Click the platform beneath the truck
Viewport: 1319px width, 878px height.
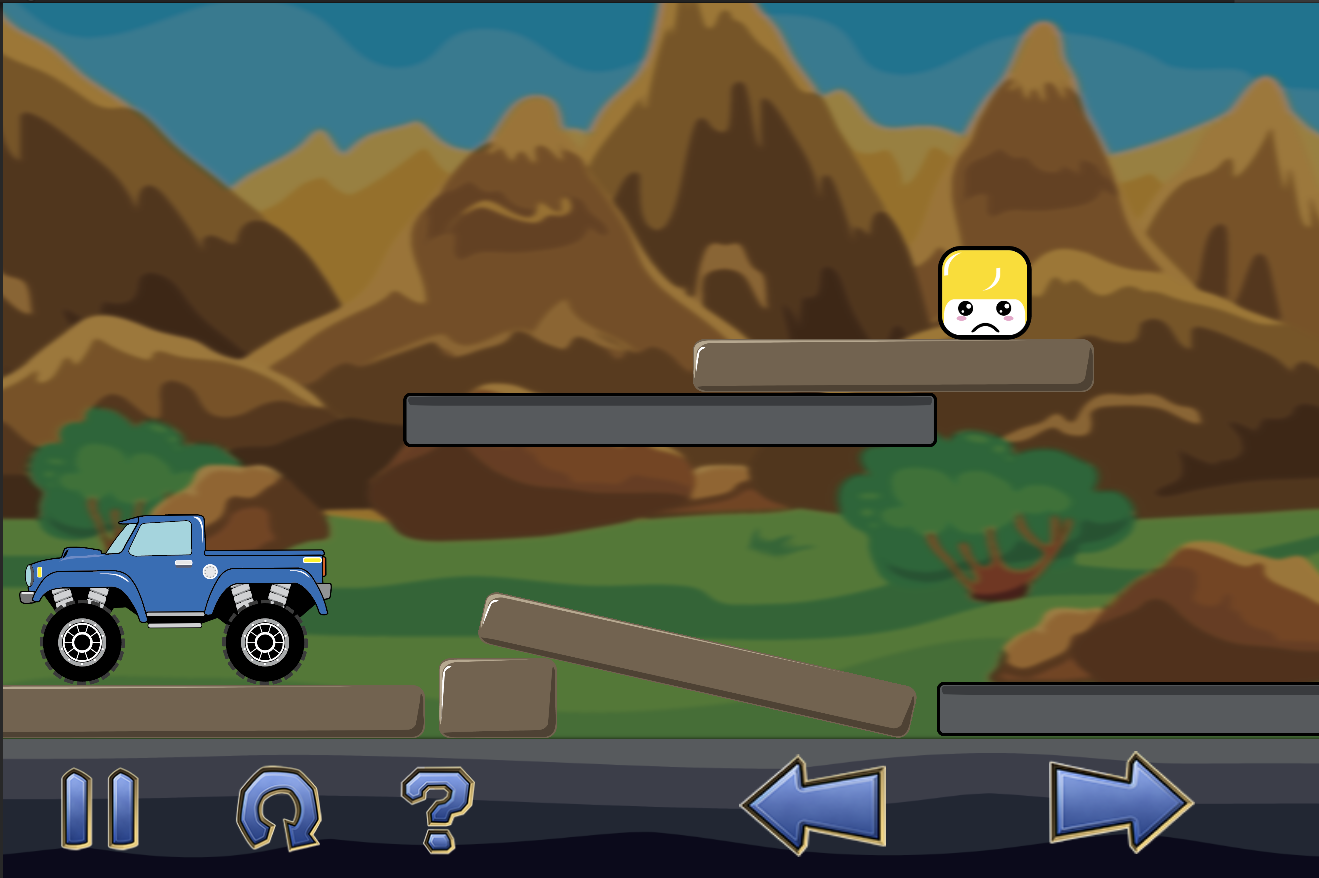(x=210, y=712)
